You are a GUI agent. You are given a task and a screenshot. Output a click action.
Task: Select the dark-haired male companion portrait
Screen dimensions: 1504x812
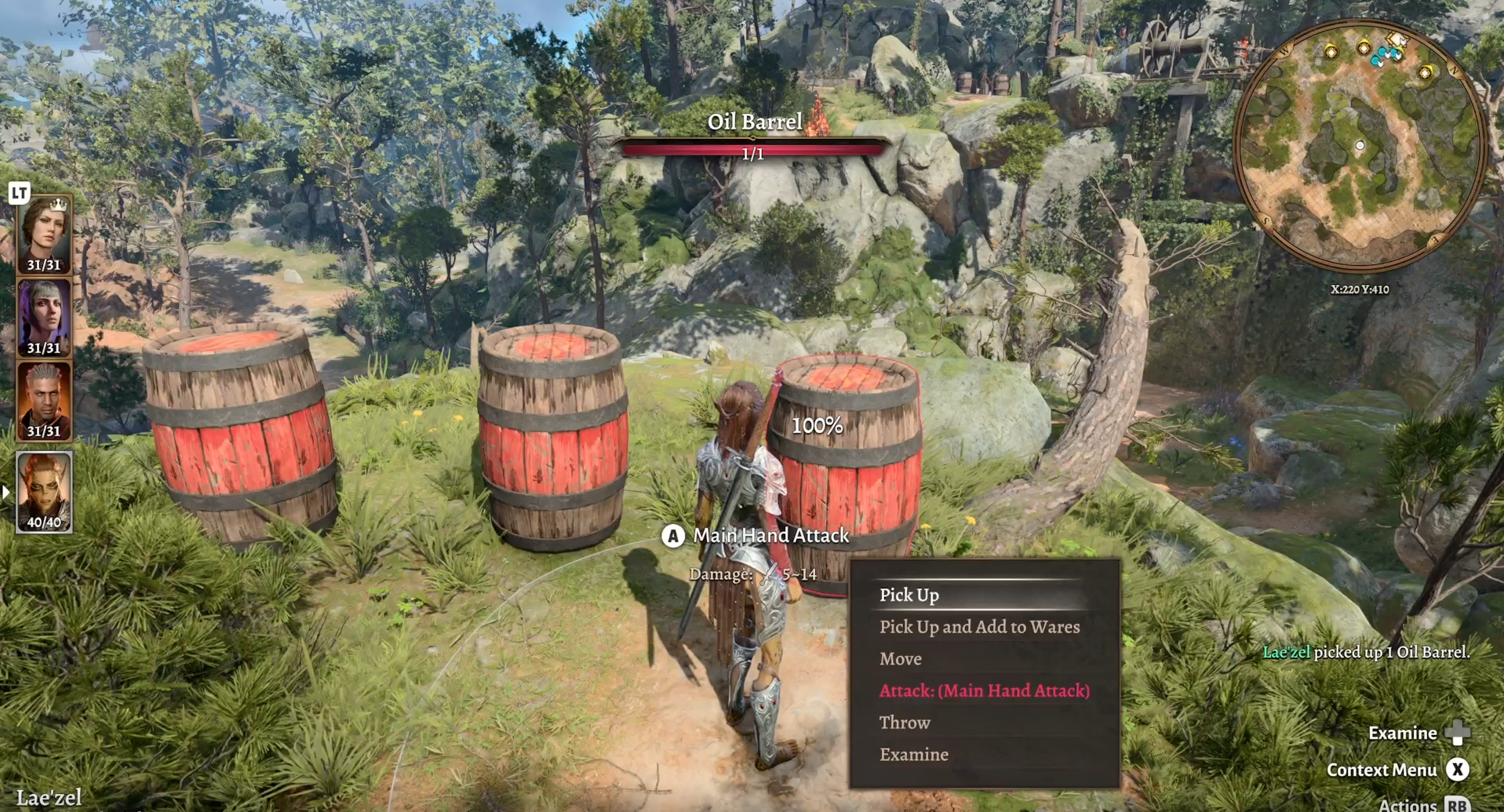(44, 401)
